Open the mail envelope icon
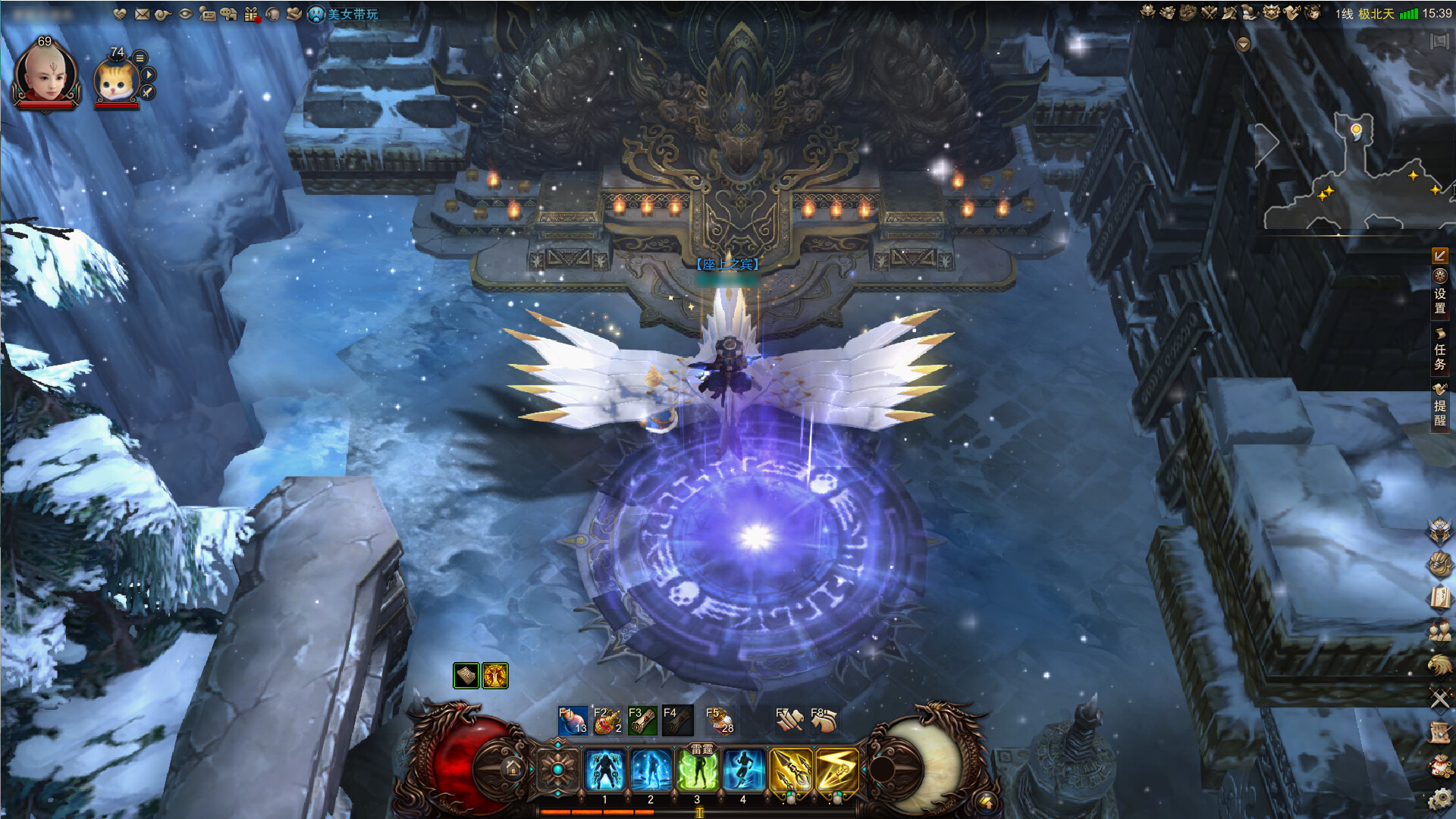The image size is (1456, 819). click(x=142, y=14)
